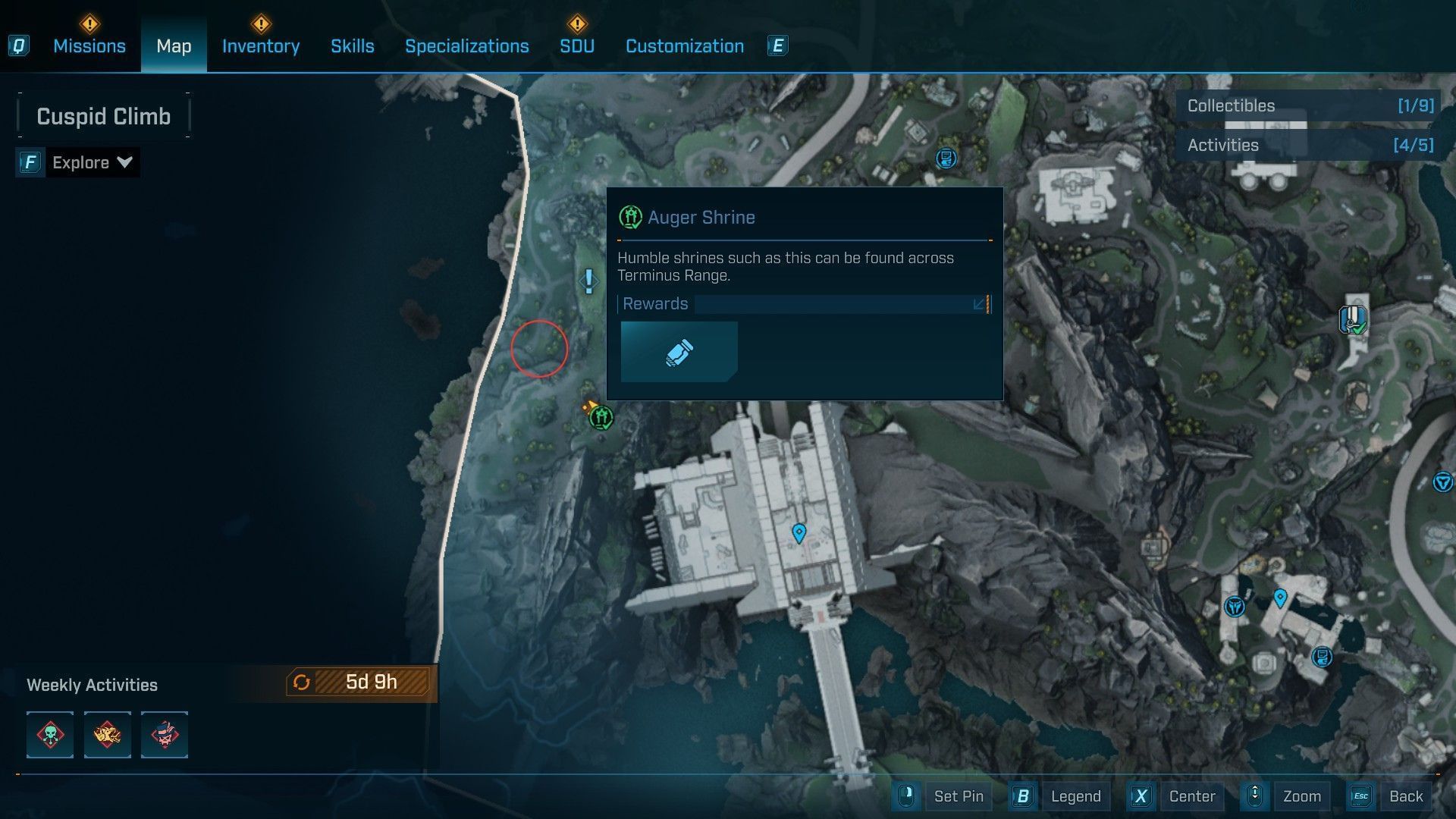
Task: Select the SDU tab
Action: coord(576,46)
